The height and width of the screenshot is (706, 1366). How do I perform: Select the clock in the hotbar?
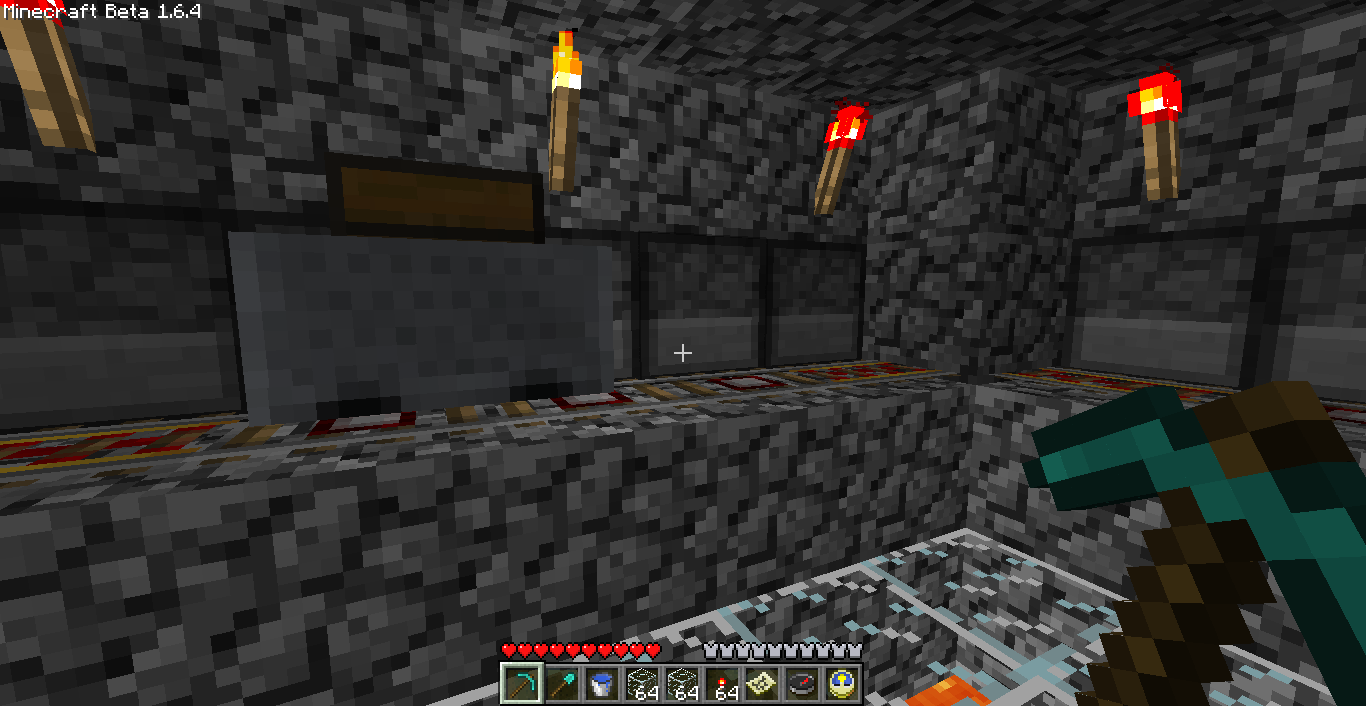(x=841, y=685)
